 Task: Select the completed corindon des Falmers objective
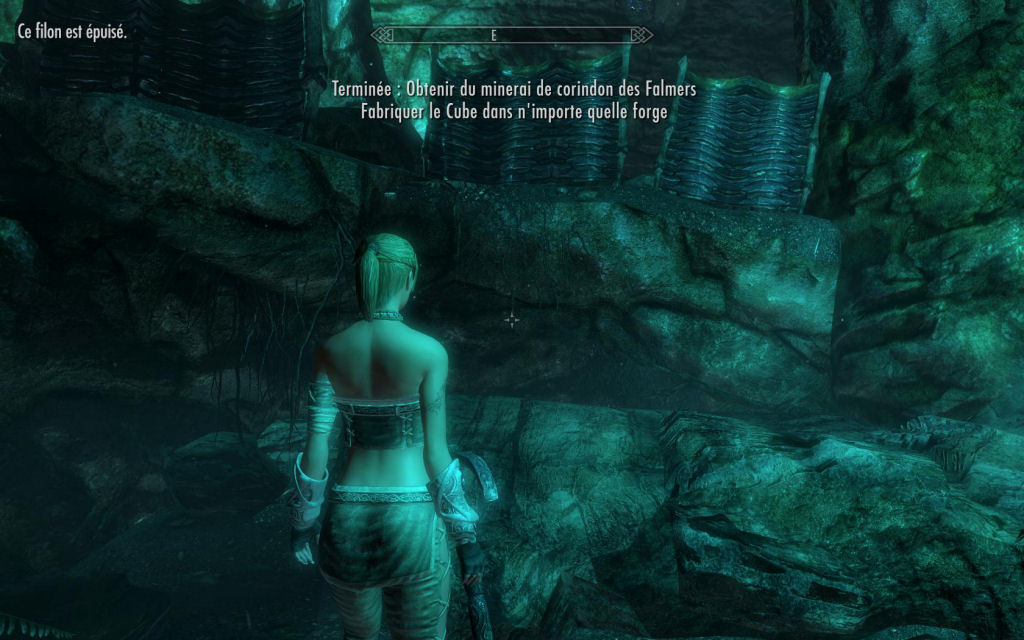pos(514,90)
